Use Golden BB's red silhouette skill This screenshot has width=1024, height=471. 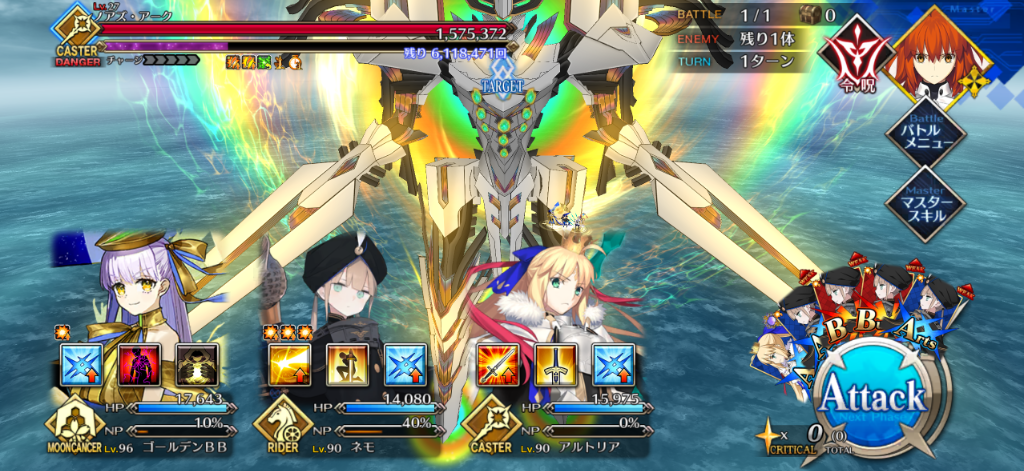[x=138, y=365]
